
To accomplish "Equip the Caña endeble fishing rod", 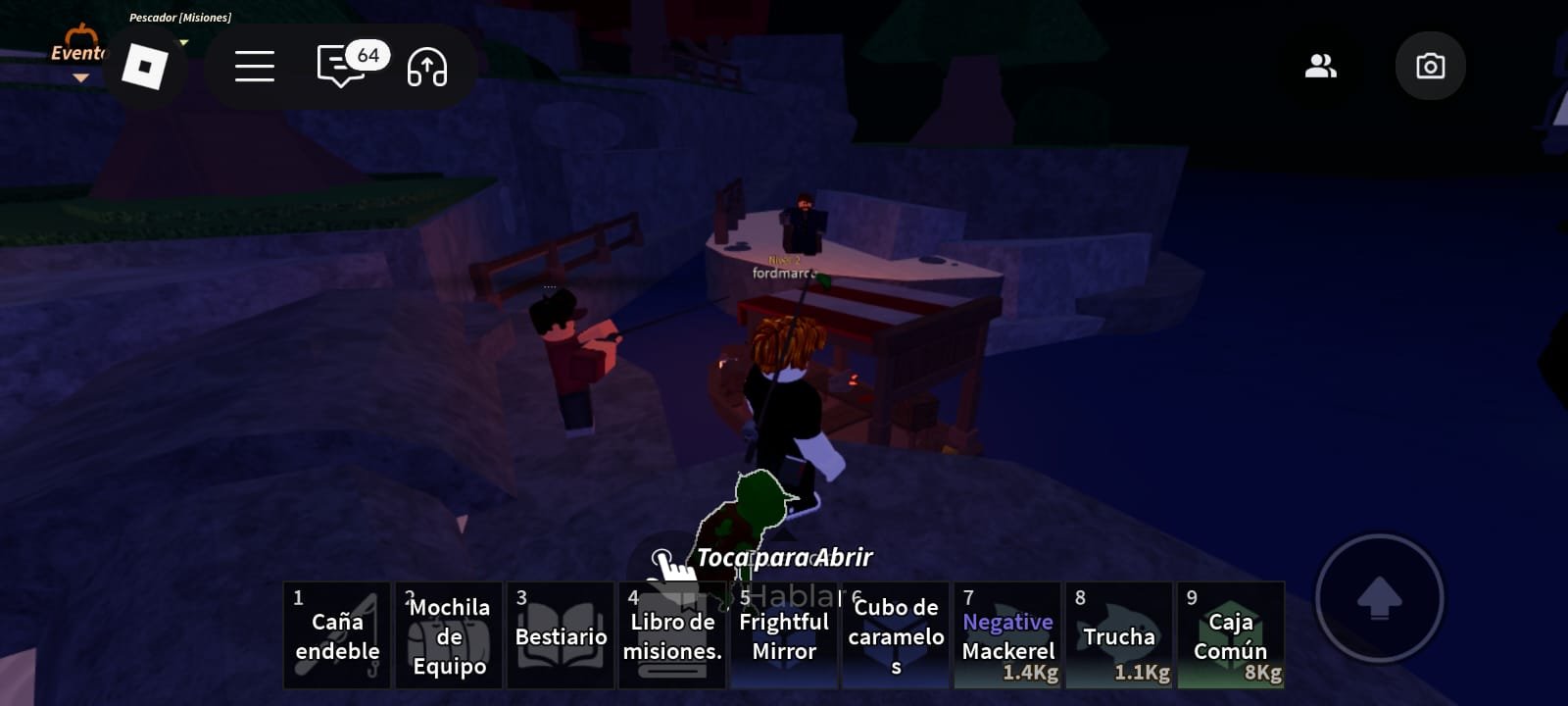I will [336, 635].
